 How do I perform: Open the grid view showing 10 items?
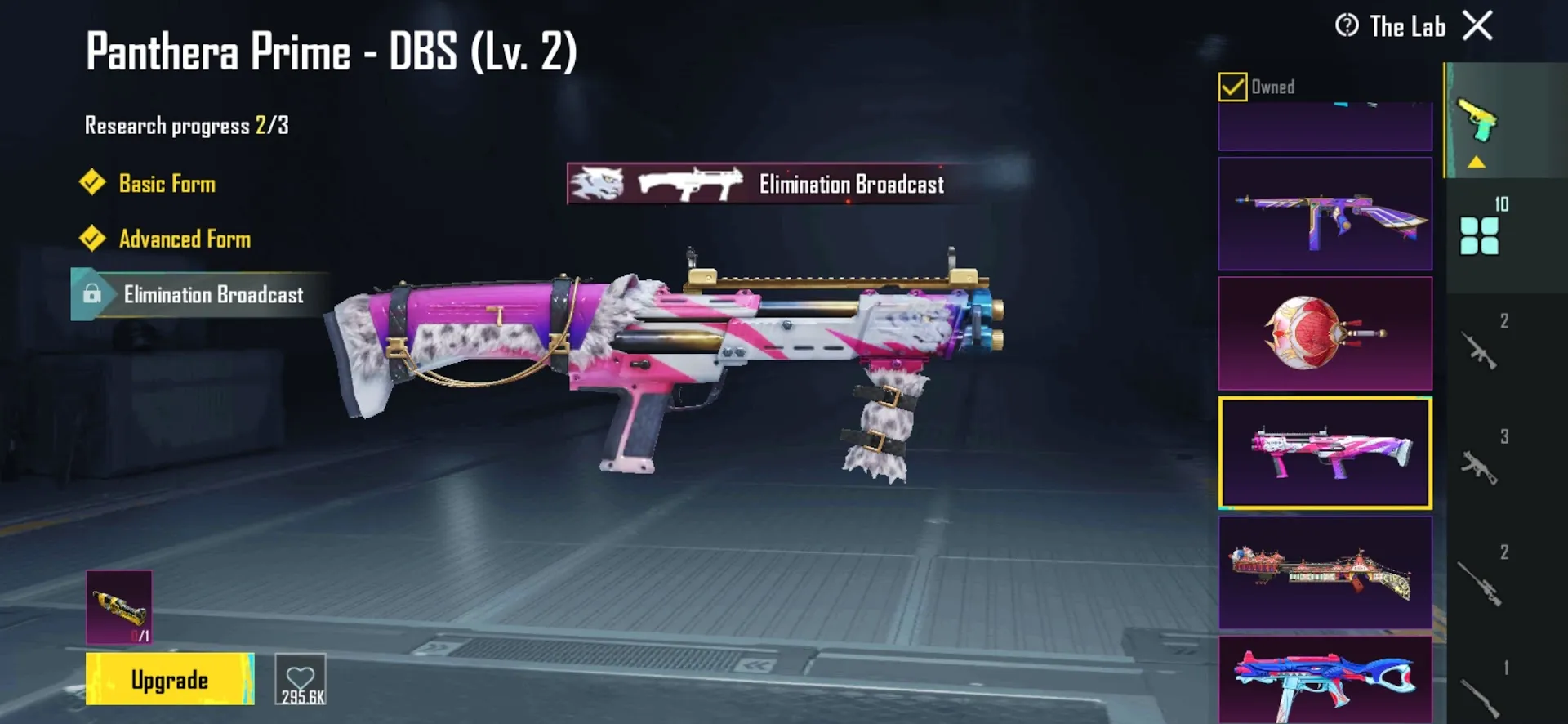[1480, 237]
